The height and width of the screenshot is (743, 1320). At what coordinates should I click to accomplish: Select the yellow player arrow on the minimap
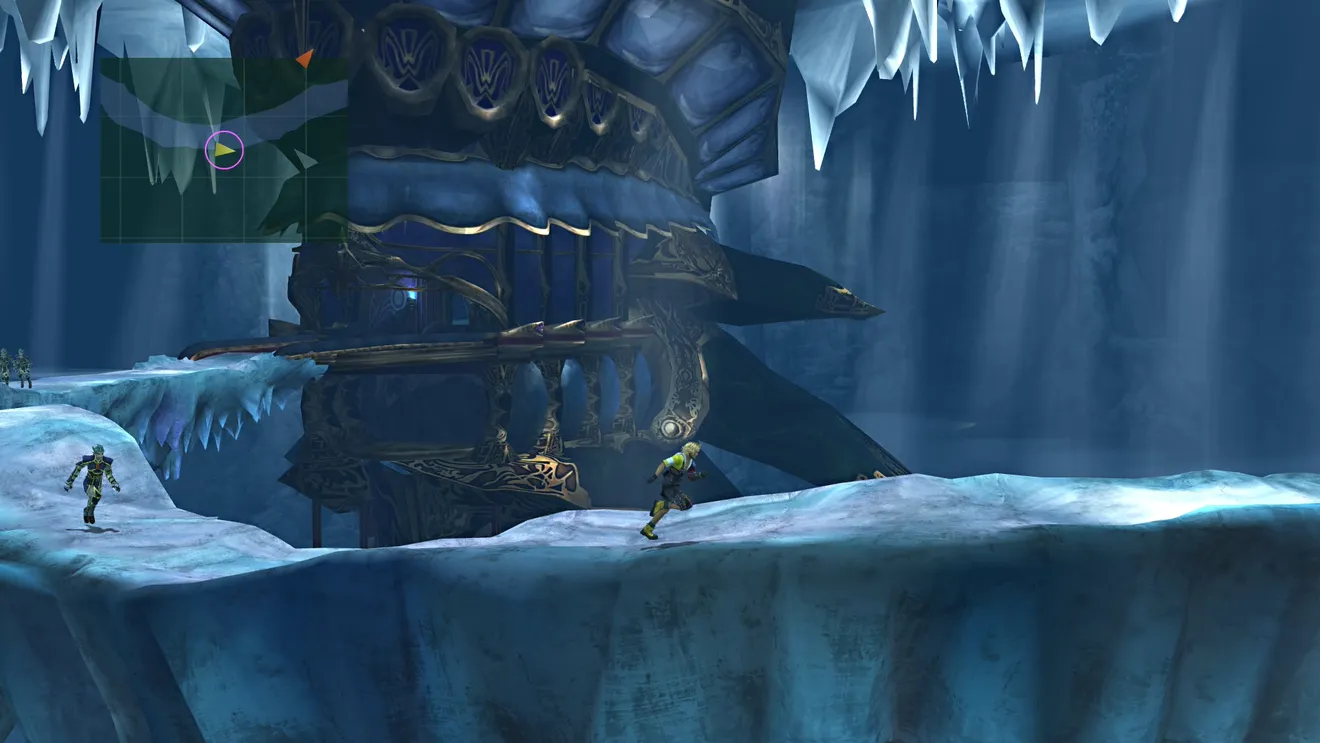click(x=225, y=151)
